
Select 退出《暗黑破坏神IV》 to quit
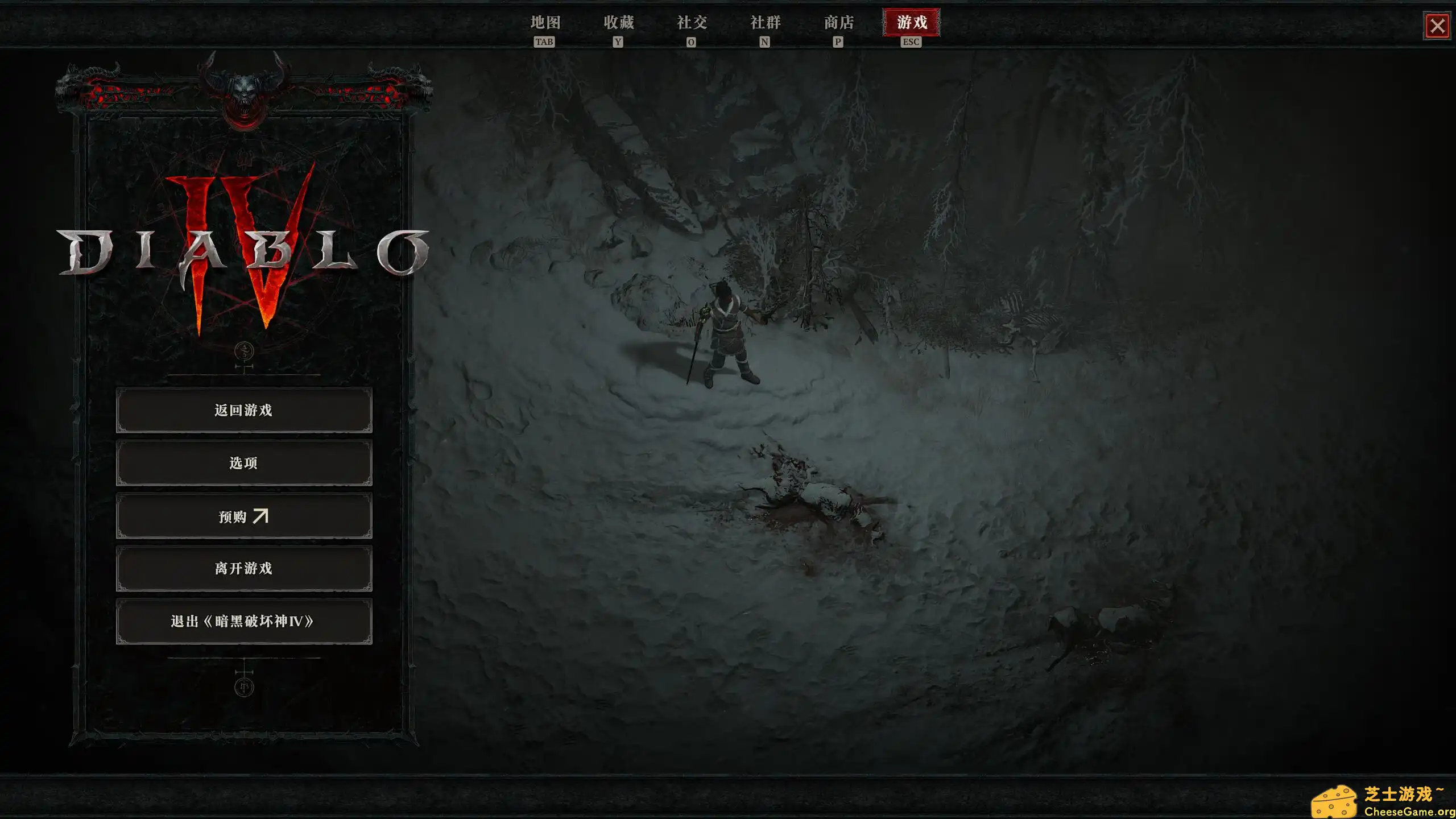point(243,622)
